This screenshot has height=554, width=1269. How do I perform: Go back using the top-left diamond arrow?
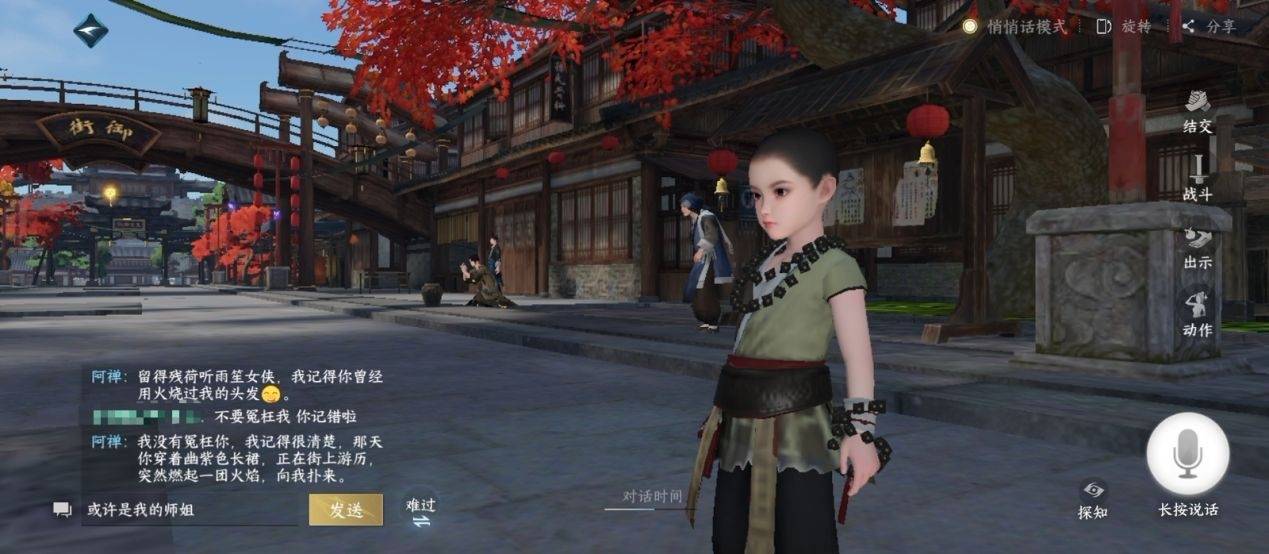click(x=91, y=30)
